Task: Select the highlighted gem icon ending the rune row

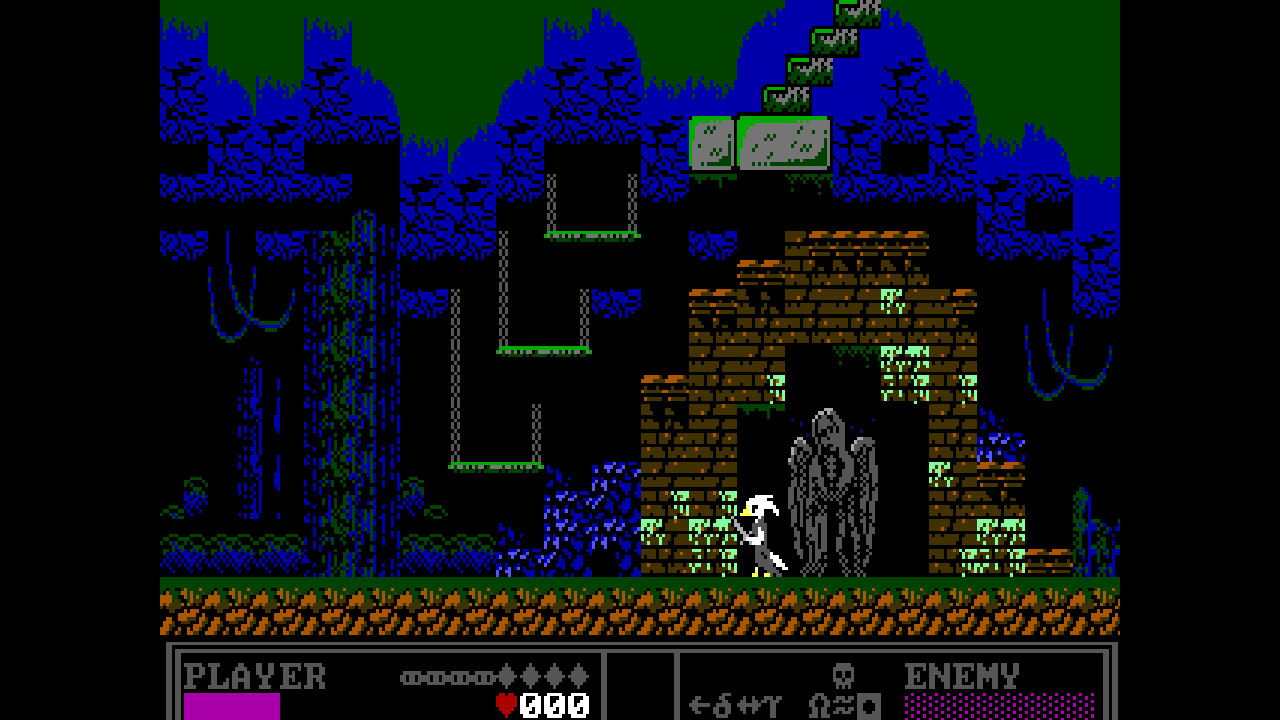Action: [x=868, y=705]
